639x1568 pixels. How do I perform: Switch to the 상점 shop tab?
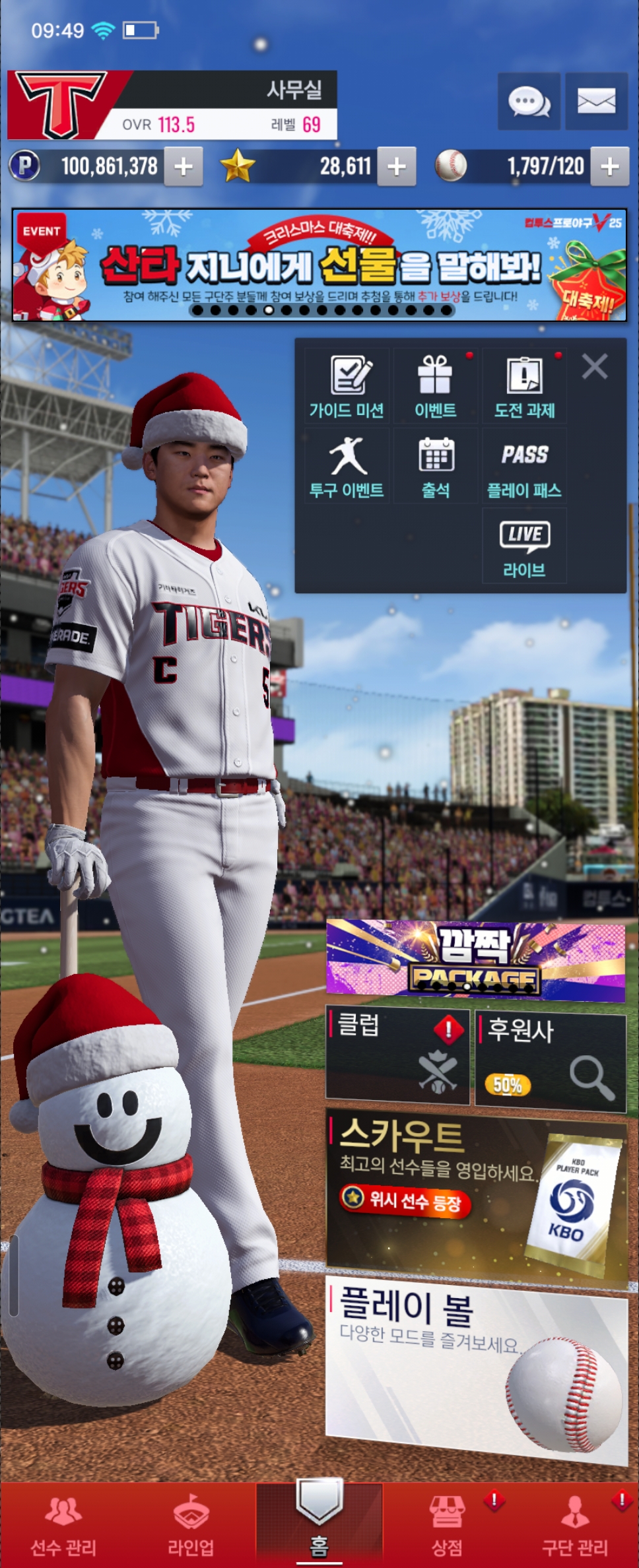[447, 1524]
